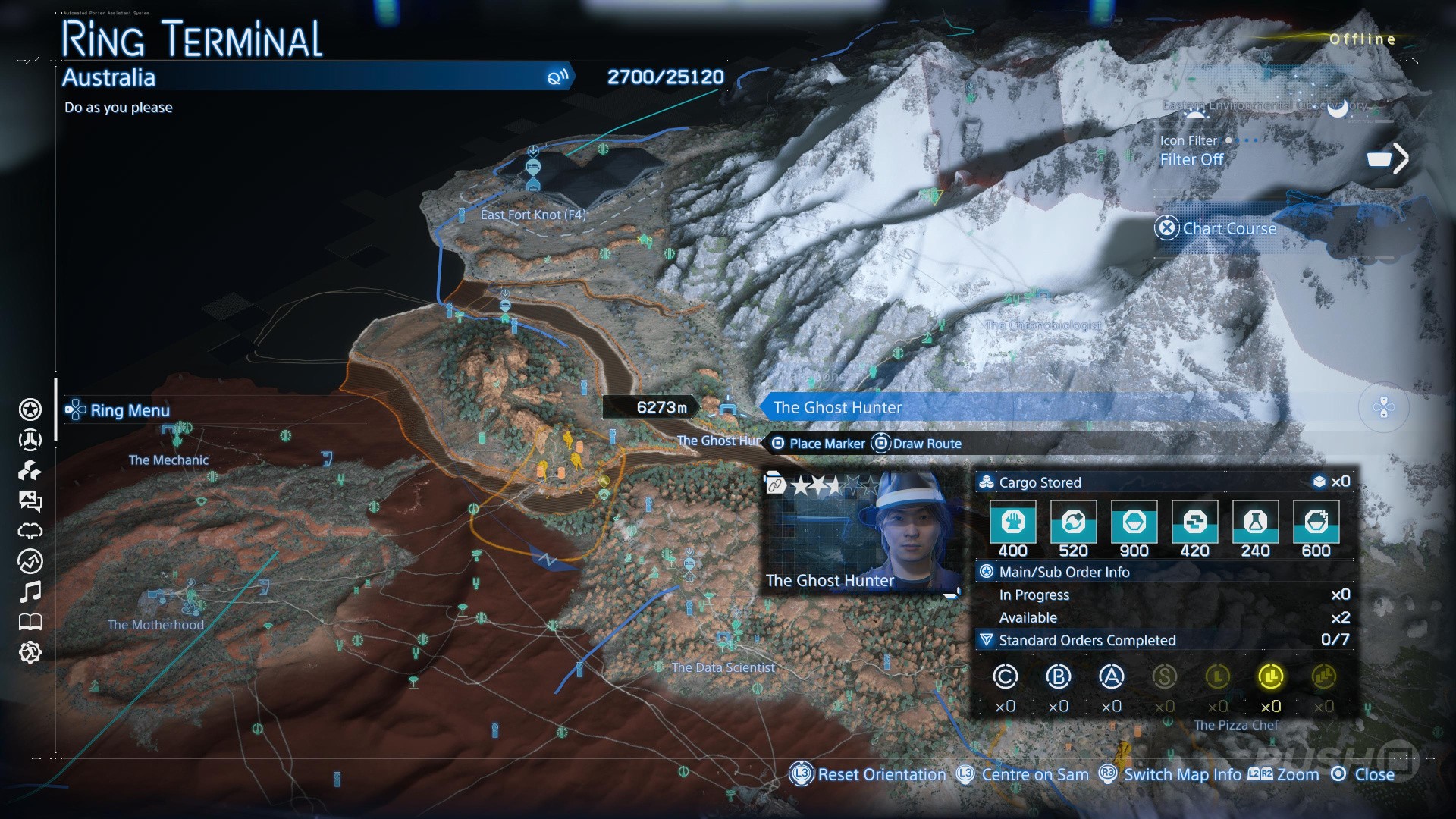Select The Ghost Hunter location banner

pos(837,407)
